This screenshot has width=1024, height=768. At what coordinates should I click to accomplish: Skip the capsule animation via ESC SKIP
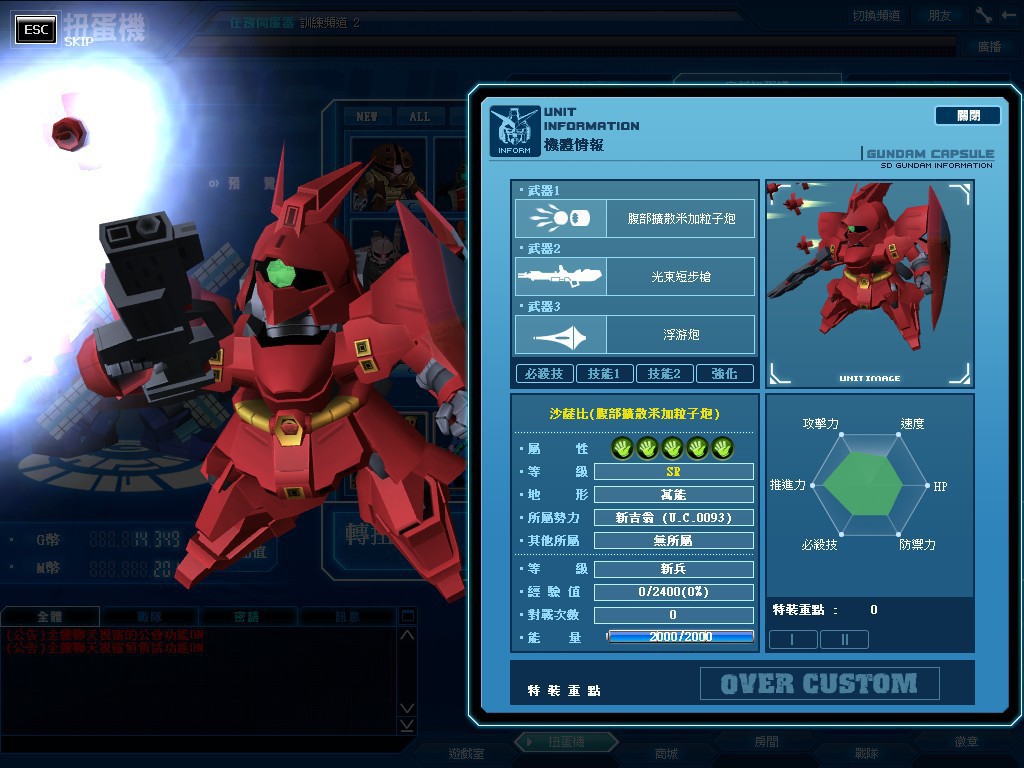coord(37,29)
